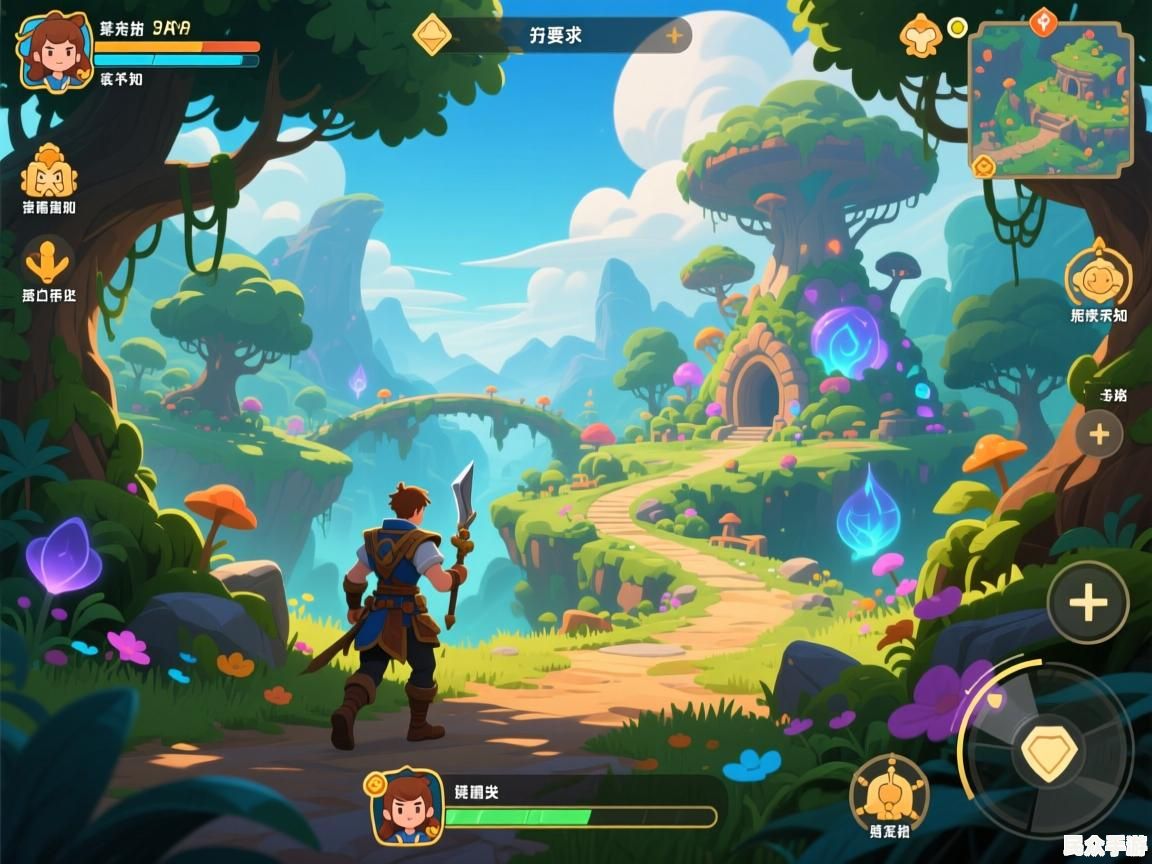
Task: Click the small yellow dot next to the minimap
Action: coord(957,26)
